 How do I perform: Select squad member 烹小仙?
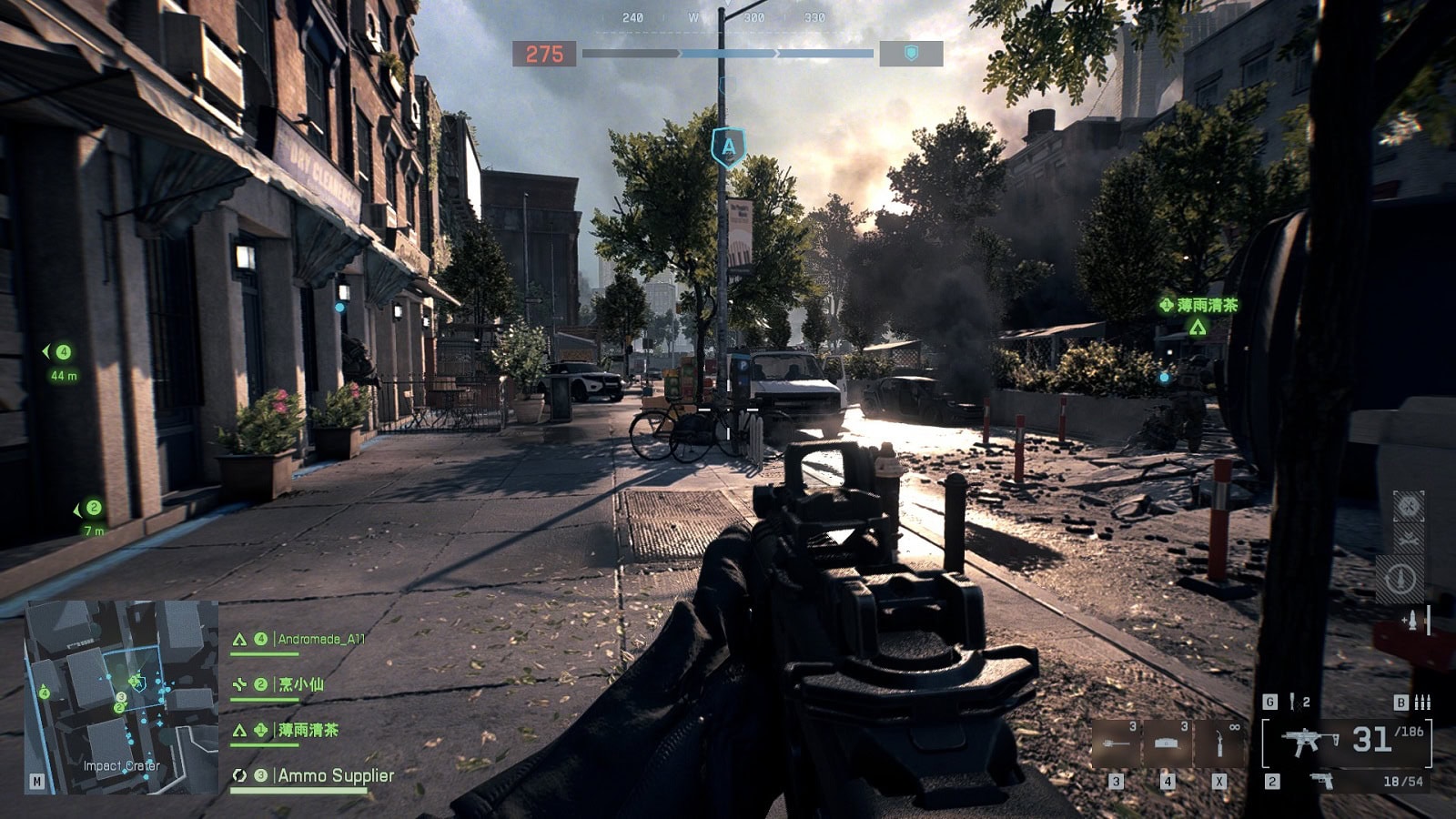pos(300,684)
